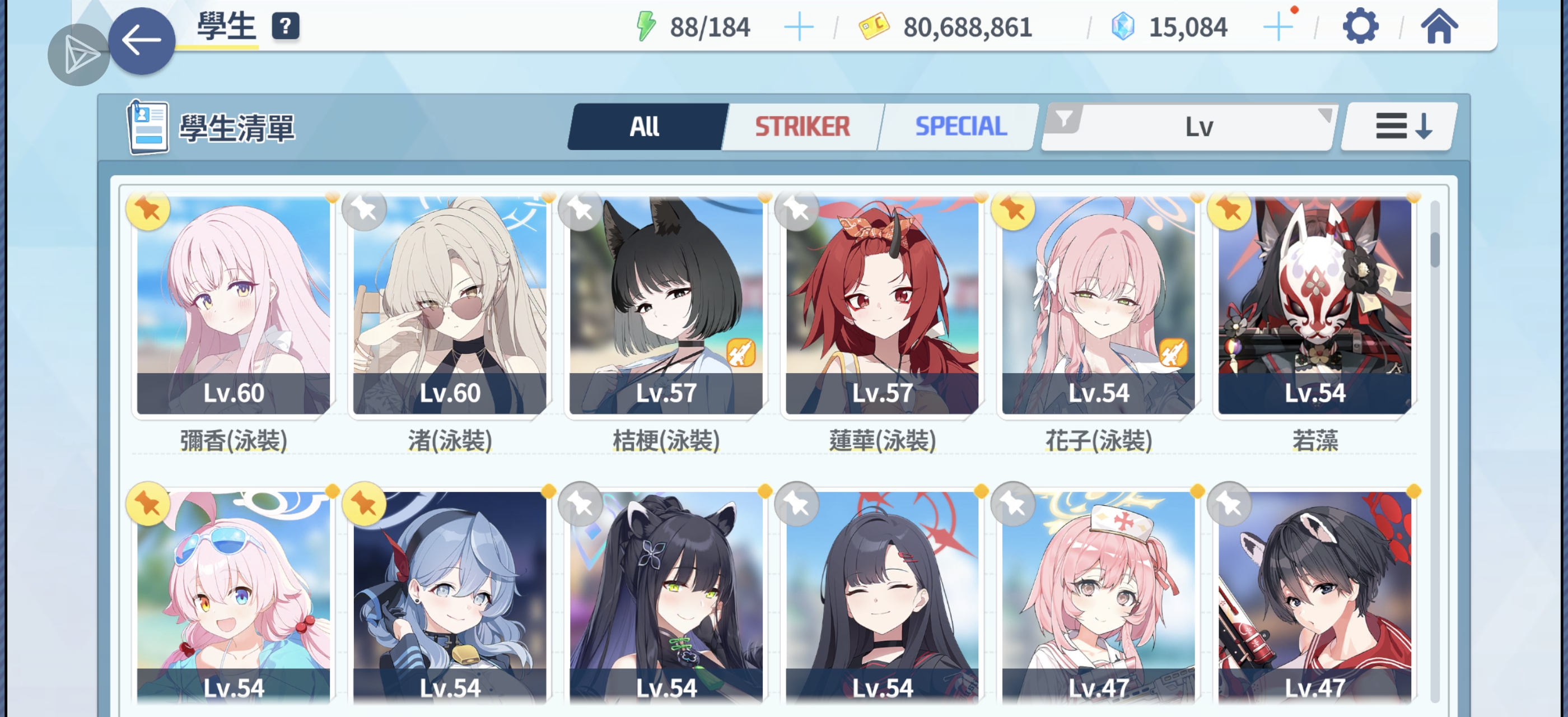1568x717 pixels.
Task: Click the 88/184 AP progress counter
Action: 710,26
